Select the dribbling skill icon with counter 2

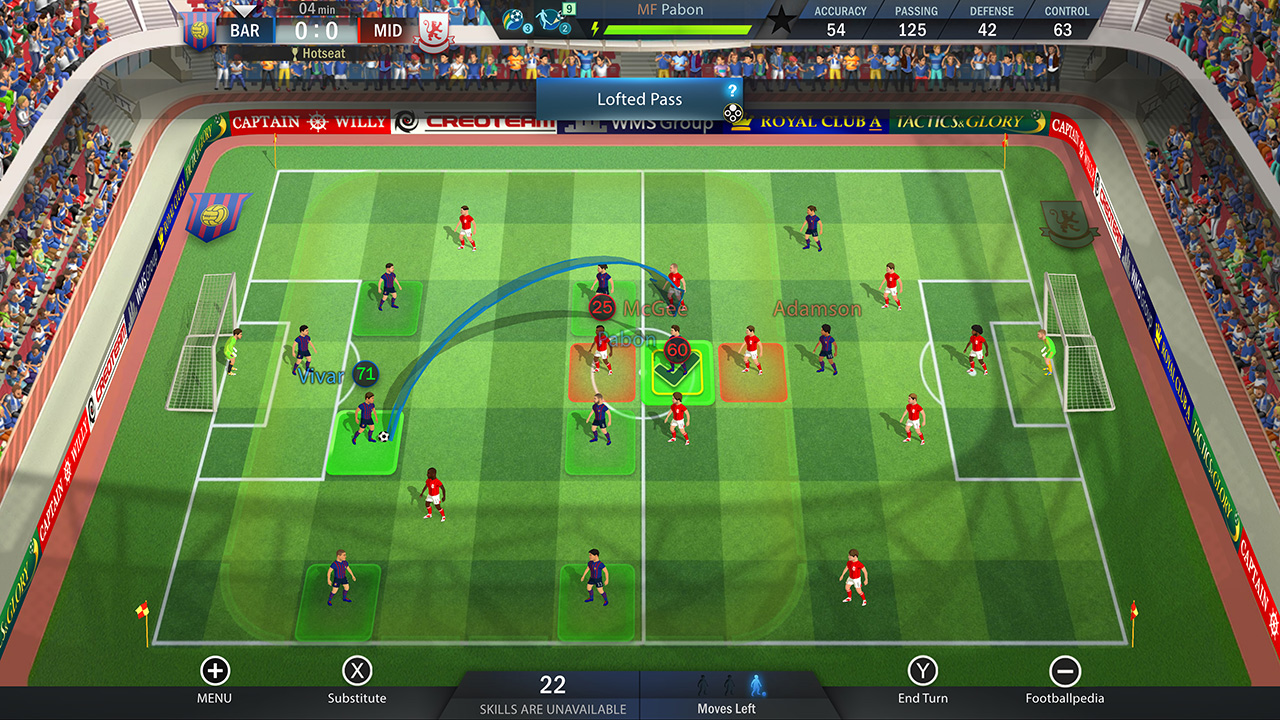click(x=548, y=17)
